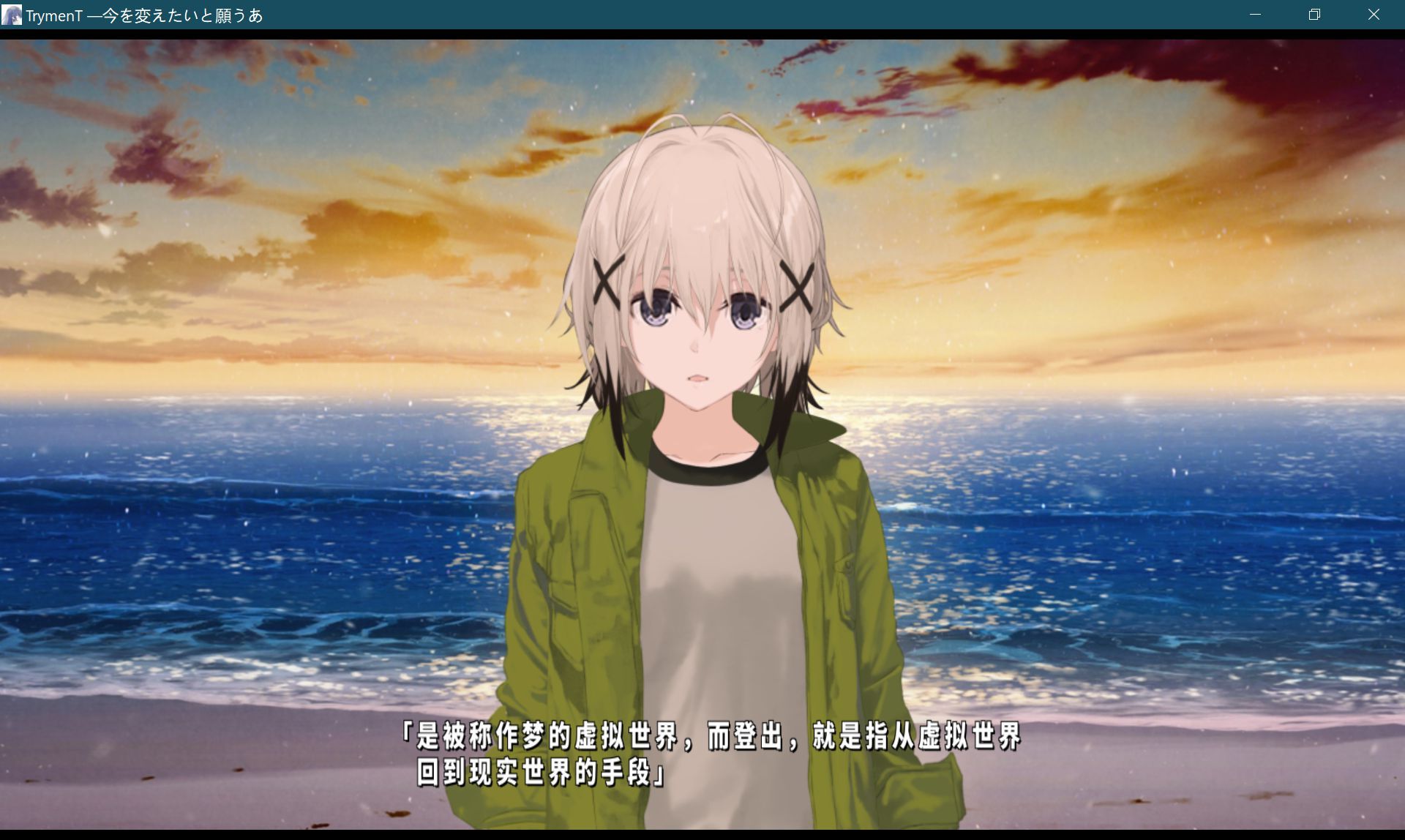Restore down the game window

pyautogui.click(x=1314, y=15)
